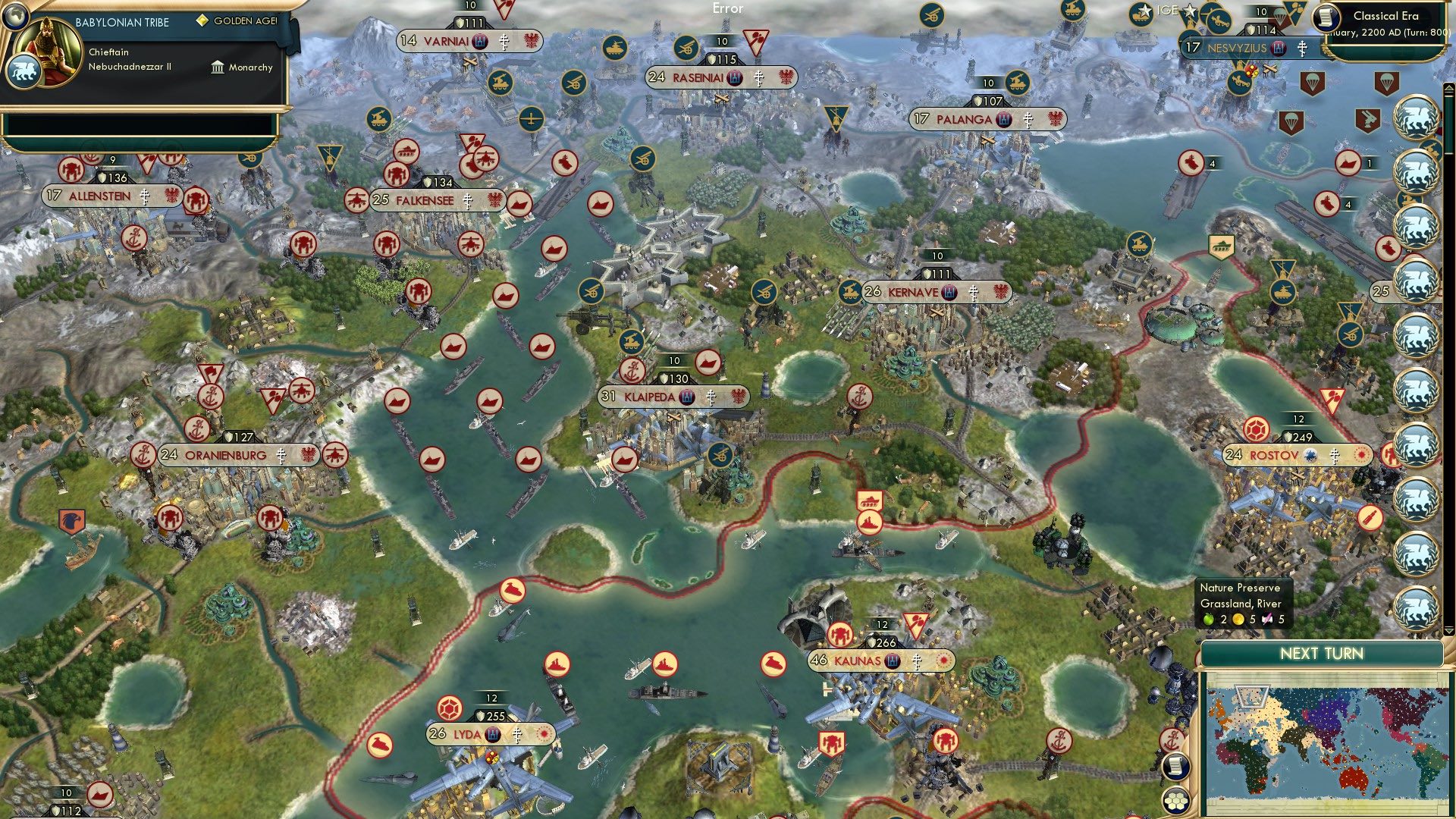Select the Monarchy government icon
The width and height of the screenshot is (1456, 819).
tap(218, 68)
